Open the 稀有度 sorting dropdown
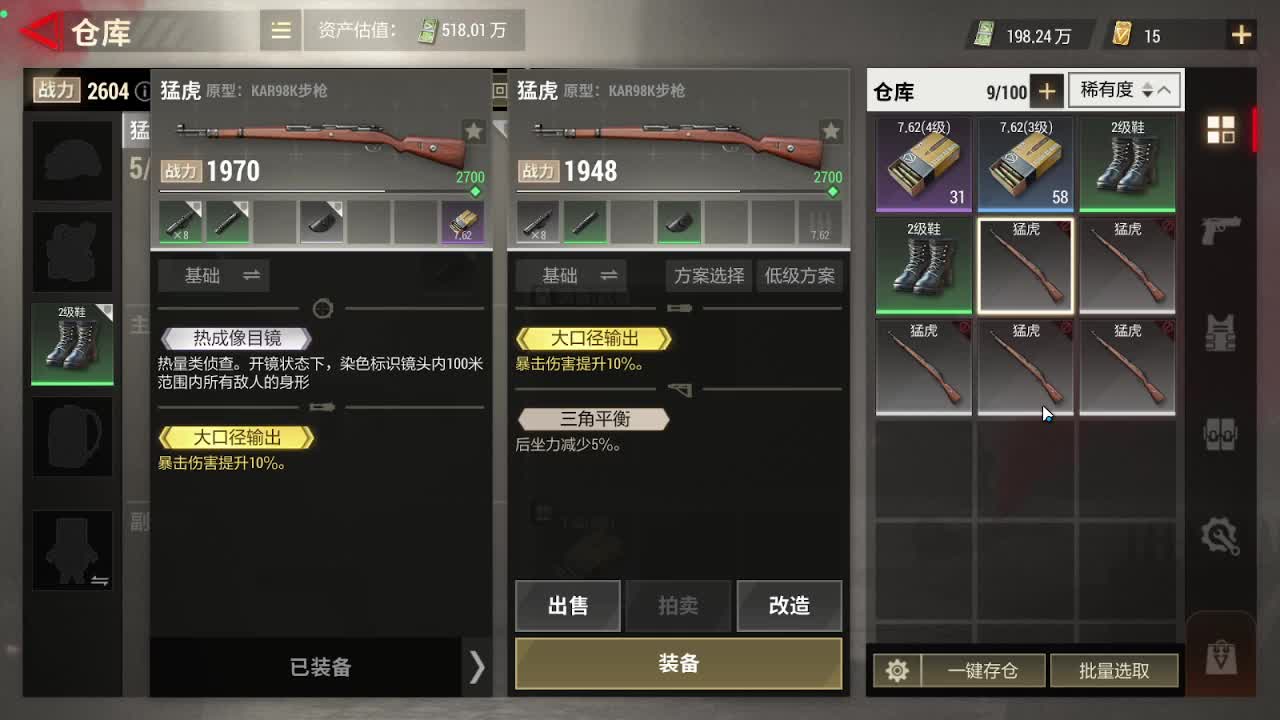This screenshot has height=720, width=1280. pos(1123,90)
